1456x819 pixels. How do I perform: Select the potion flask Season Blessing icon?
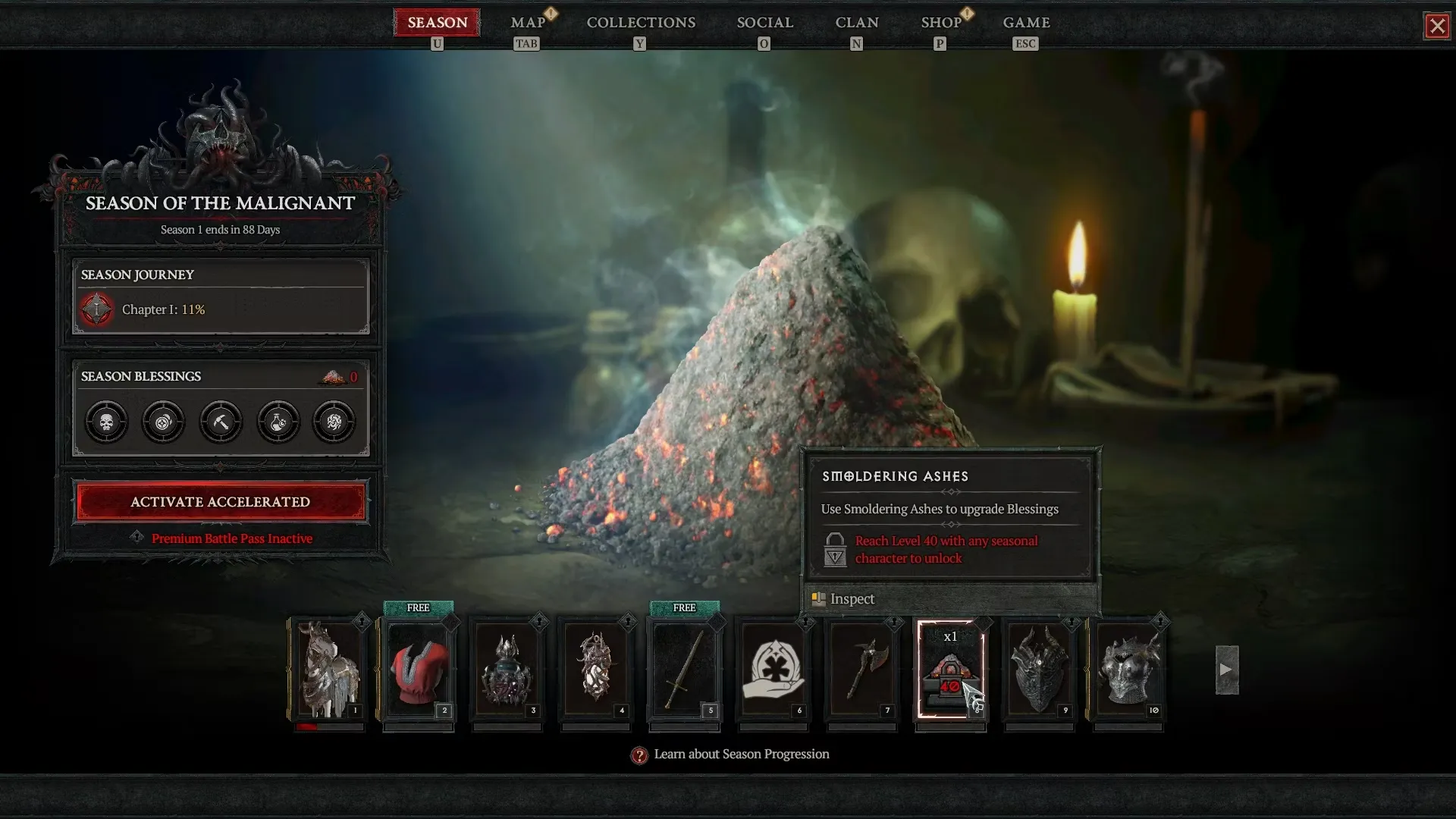[x=278, y=422]
